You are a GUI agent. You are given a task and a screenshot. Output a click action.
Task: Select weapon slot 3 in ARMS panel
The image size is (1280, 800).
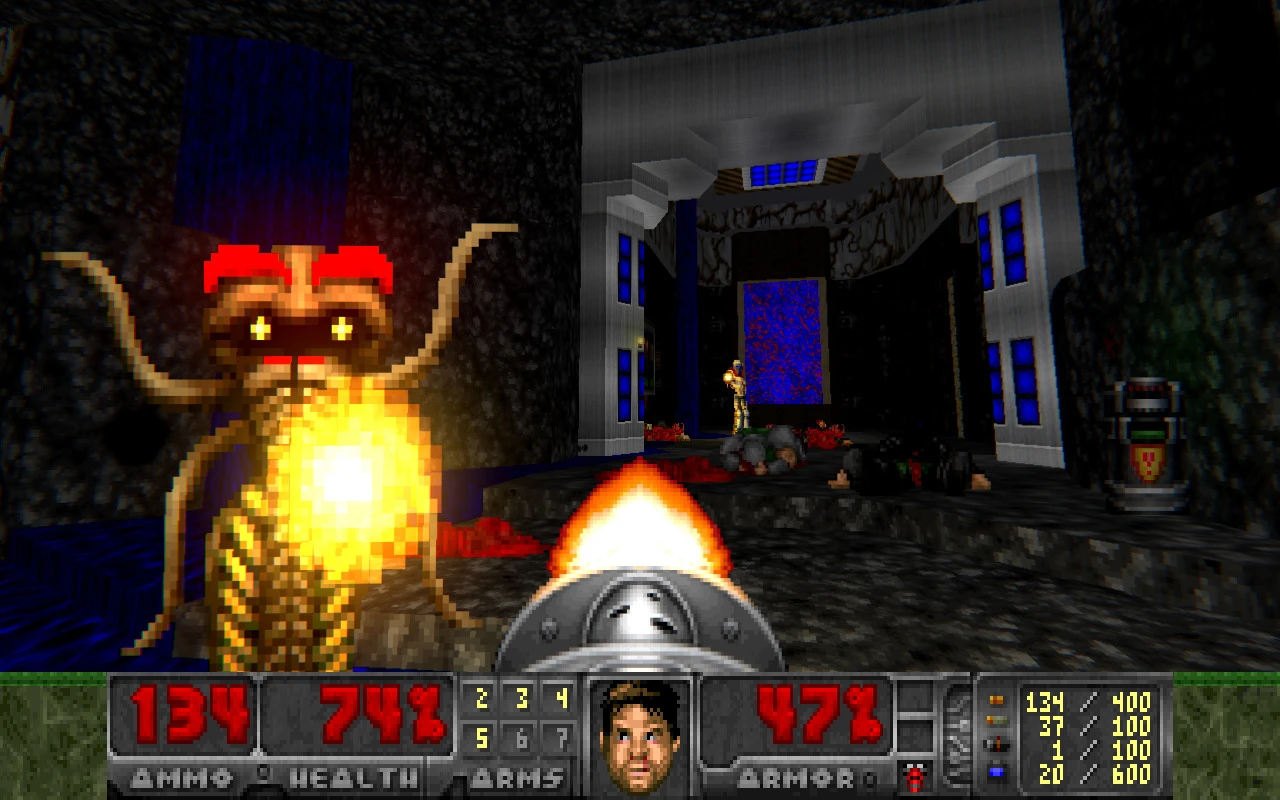[521, 699]
